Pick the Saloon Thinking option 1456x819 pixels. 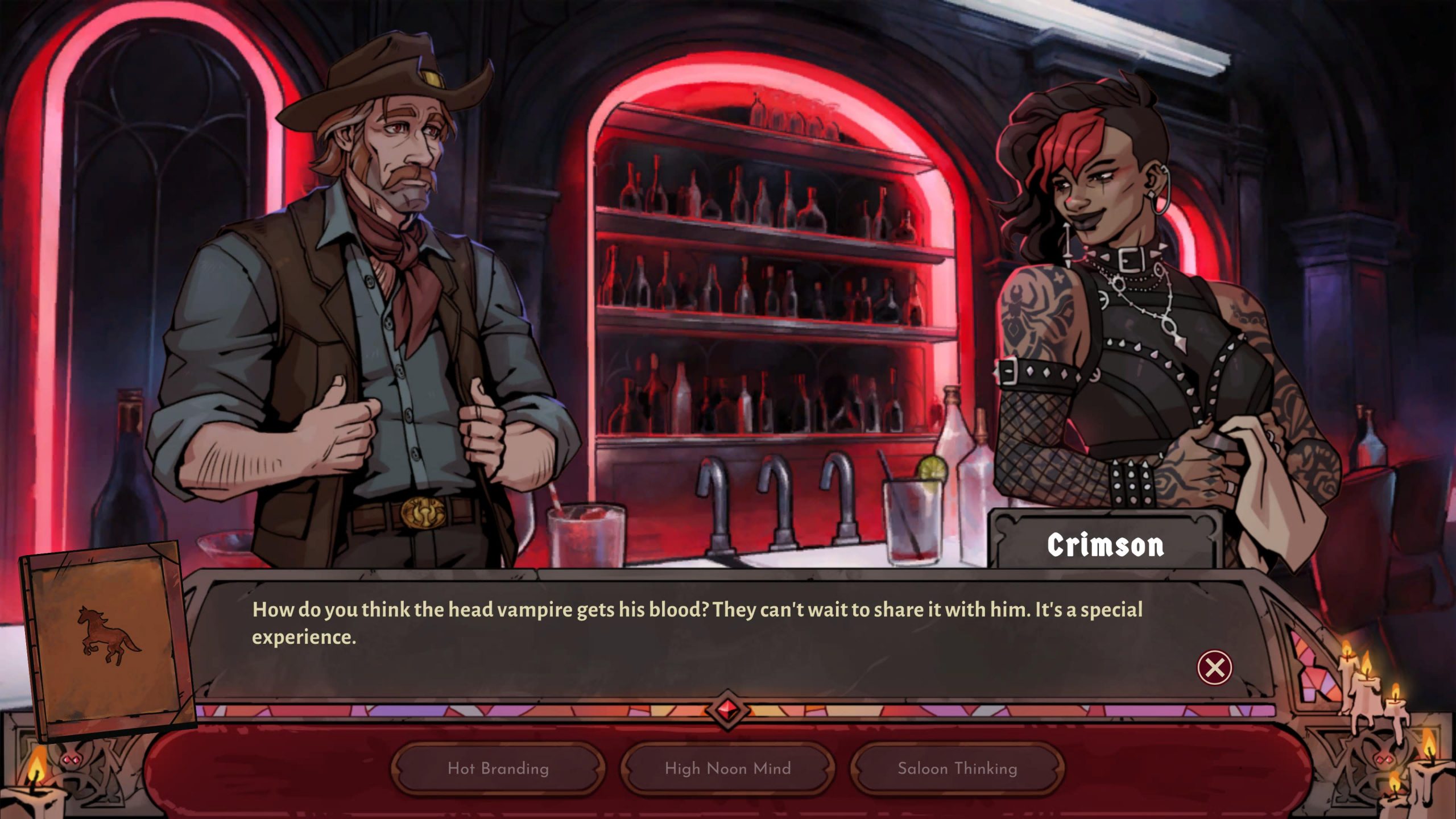(x=957, y=768)
